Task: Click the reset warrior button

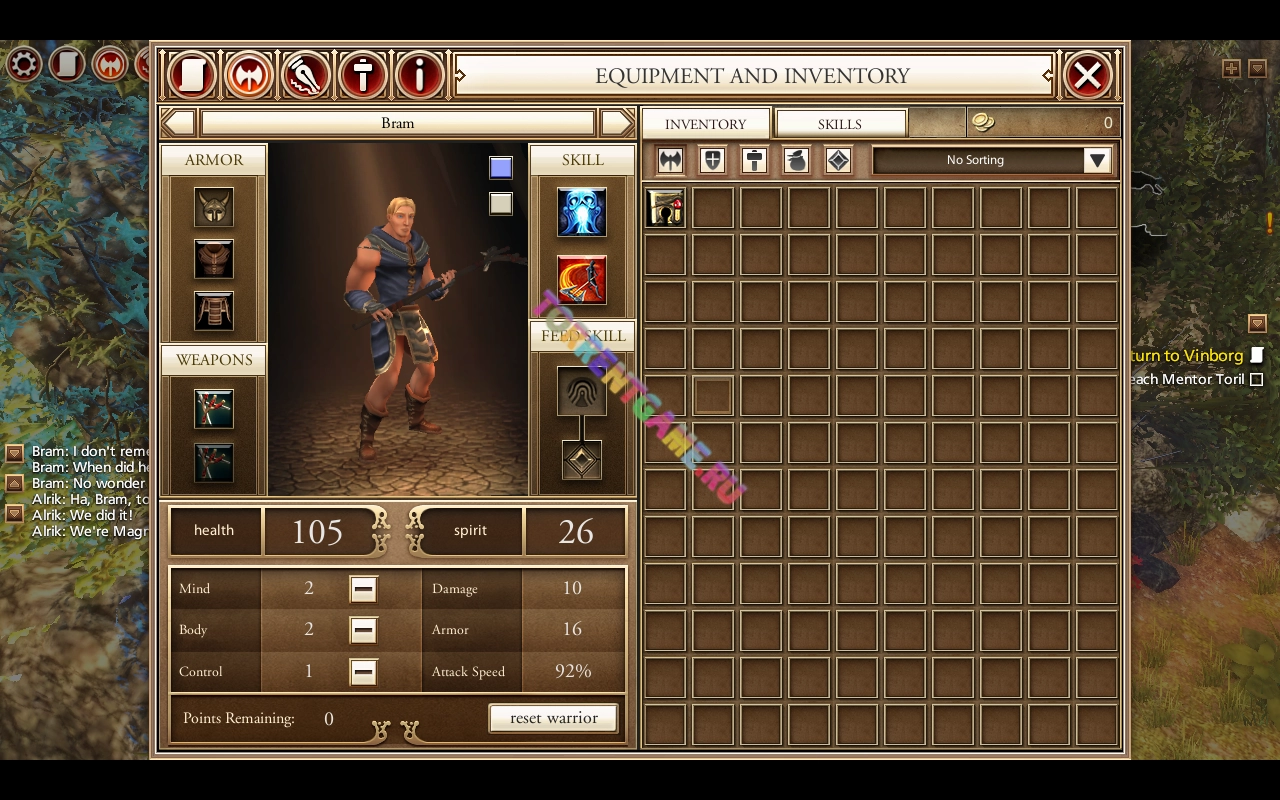Action: pos(553,718)
